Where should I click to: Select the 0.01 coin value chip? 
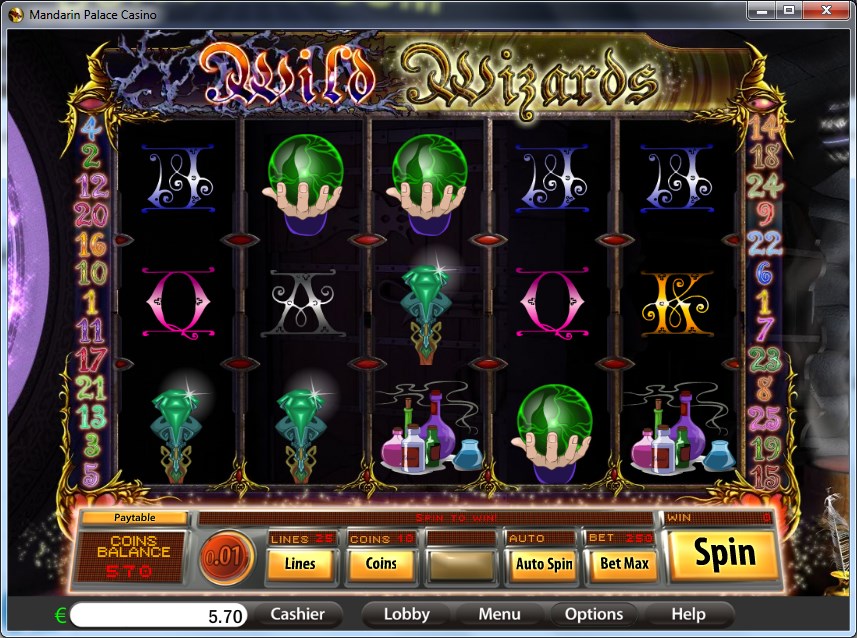point(226,557)
